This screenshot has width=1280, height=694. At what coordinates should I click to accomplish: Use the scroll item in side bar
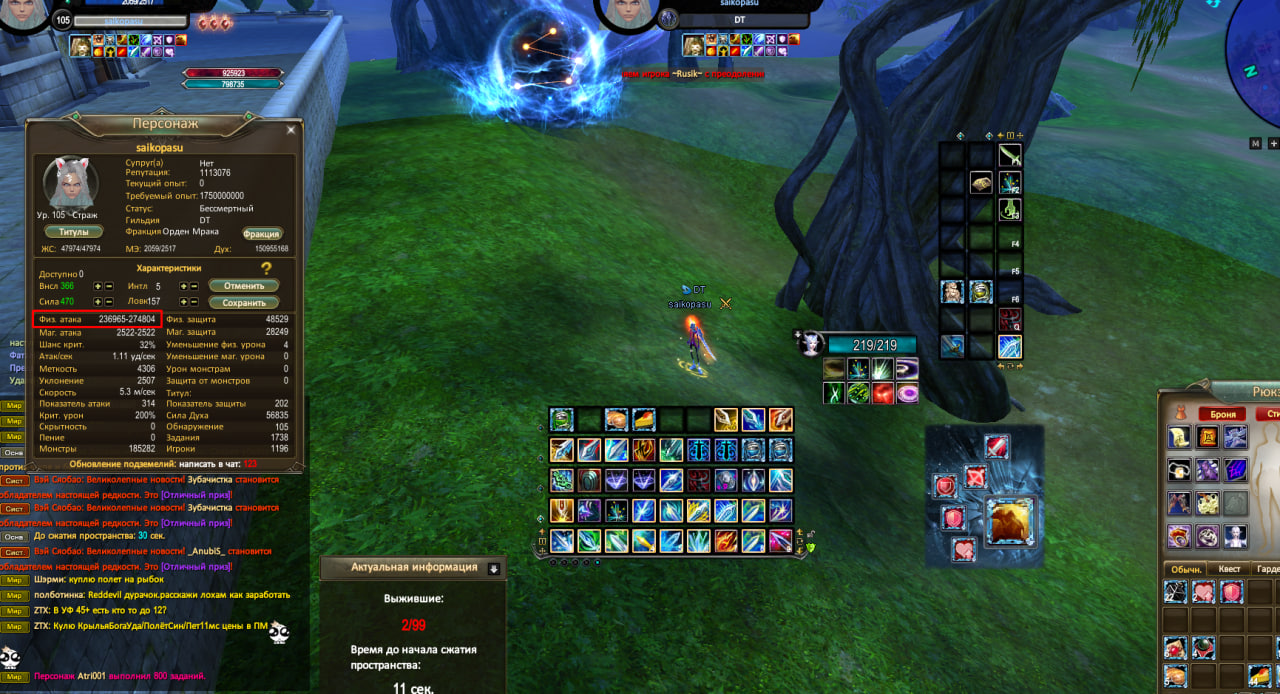[981, 183]
